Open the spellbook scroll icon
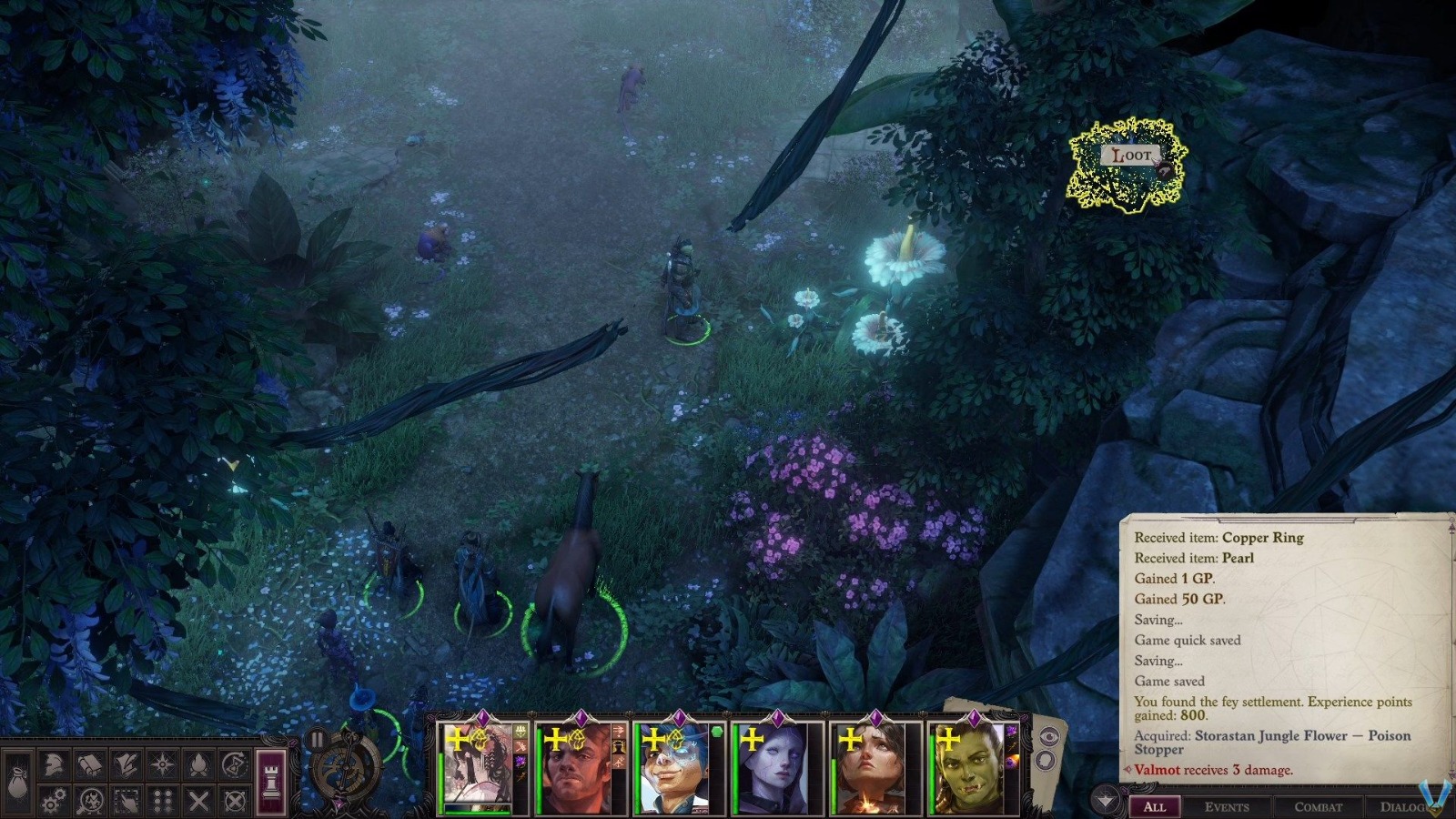The height and width of the screenshot is (819, 1456). pos(88,764)
